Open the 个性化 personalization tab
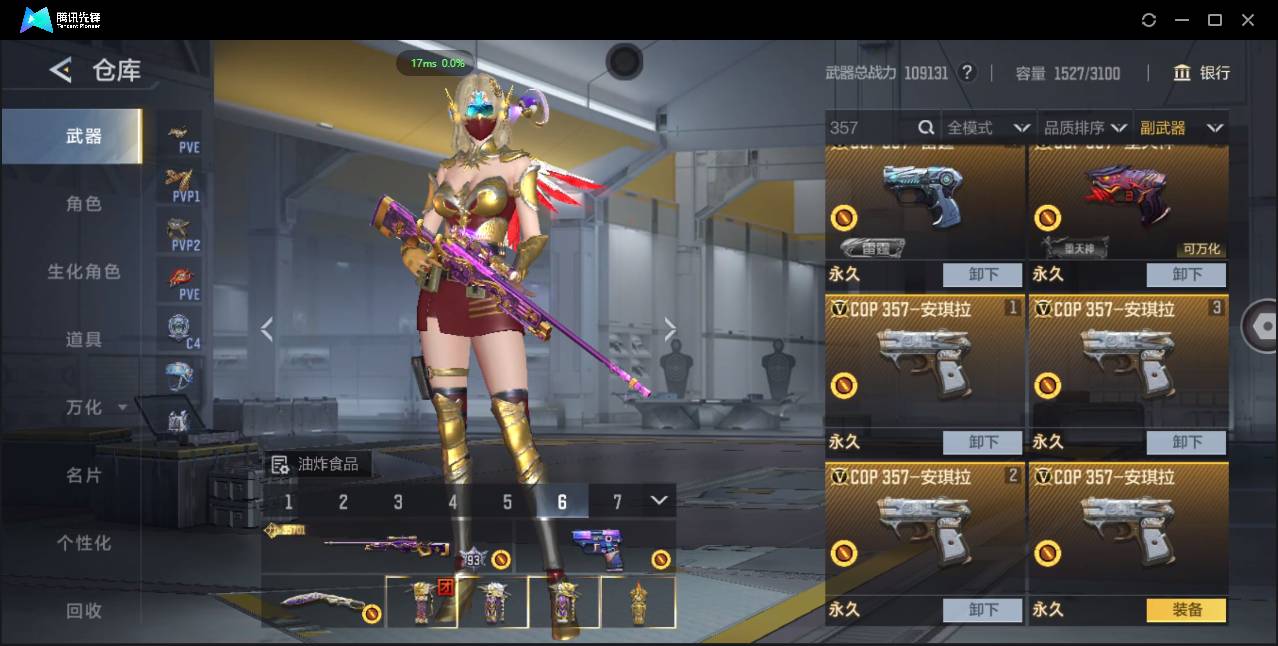The height and width of the screenshot is (646, 1278). coord(83,543)
